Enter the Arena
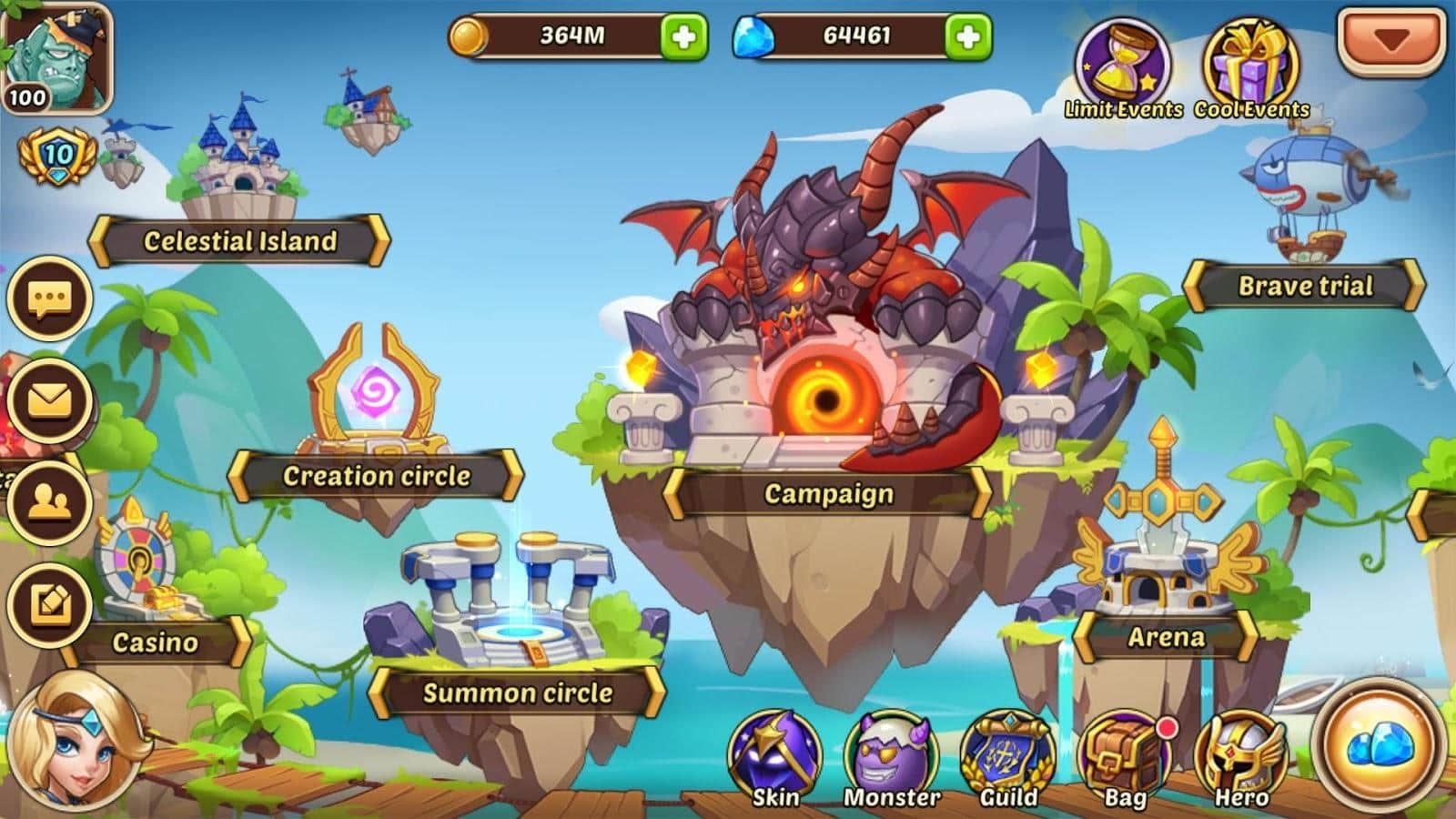 (x=1166, y=637)
